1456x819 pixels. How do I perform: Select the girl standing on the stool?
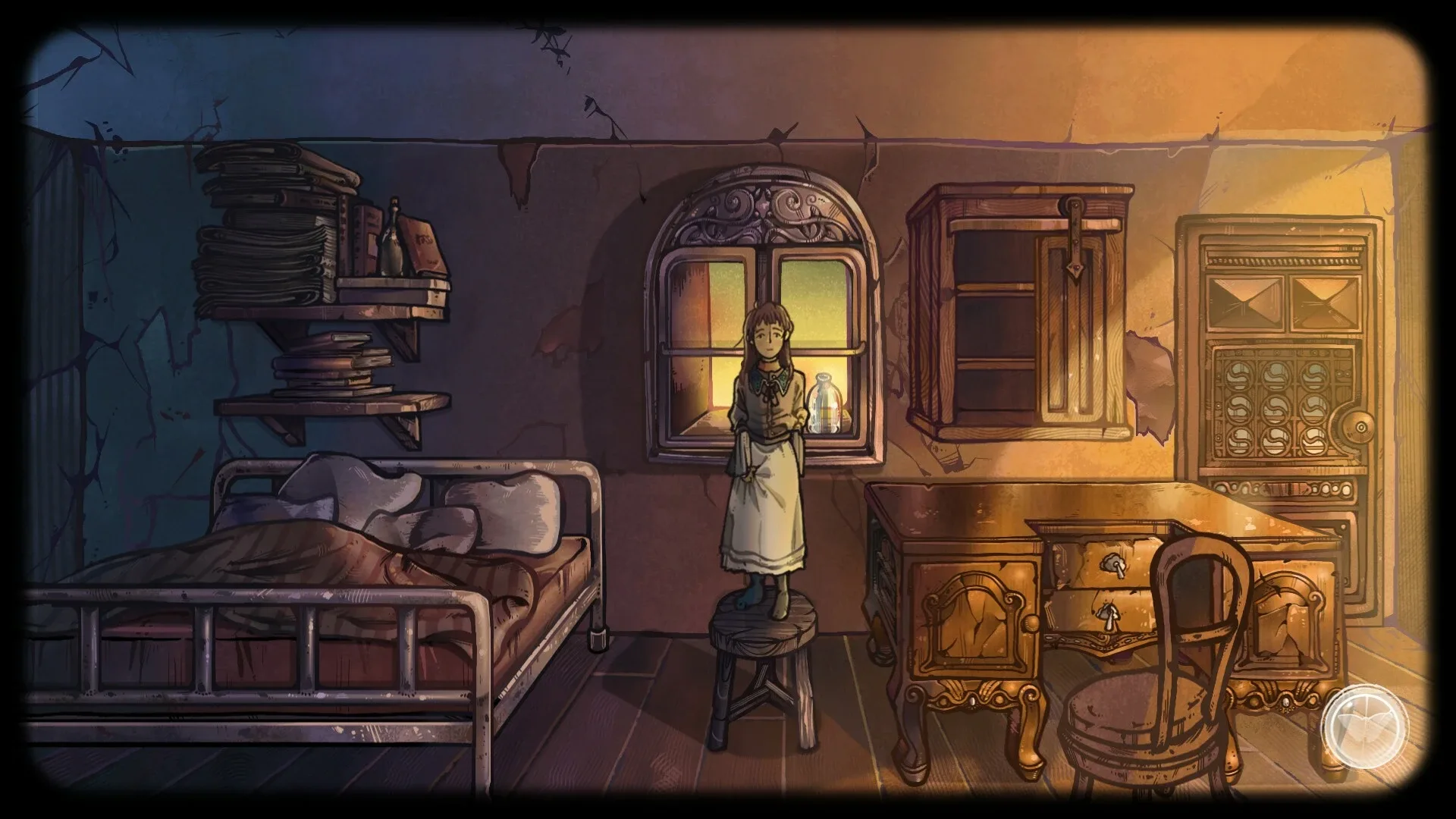click(x=766, y=455)
